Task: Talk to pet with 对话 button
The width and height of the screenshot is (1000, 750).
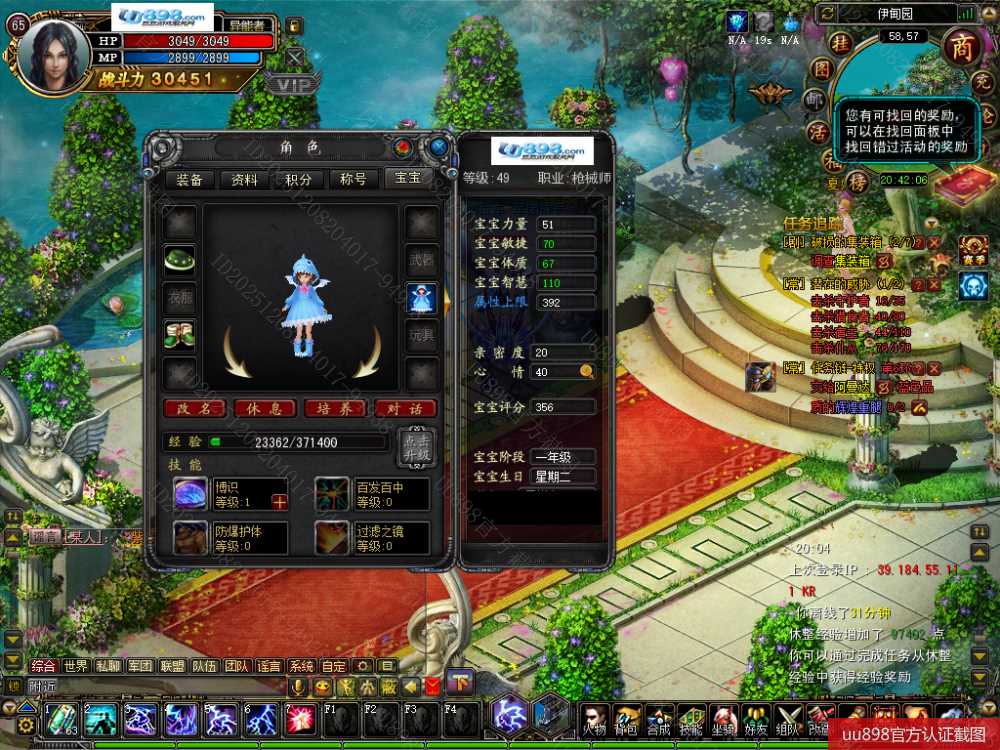Action: (x=405, y=408)
